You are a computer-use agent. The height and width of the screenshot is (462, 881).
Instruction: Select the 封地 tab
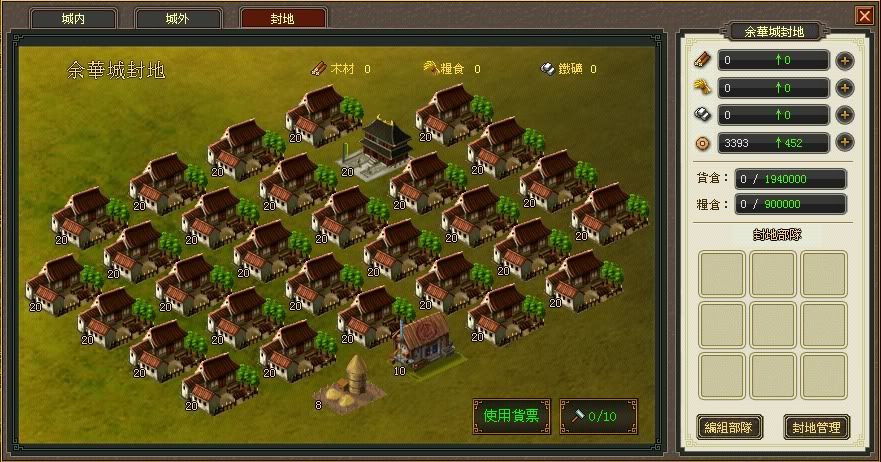[x=283, y=19]
